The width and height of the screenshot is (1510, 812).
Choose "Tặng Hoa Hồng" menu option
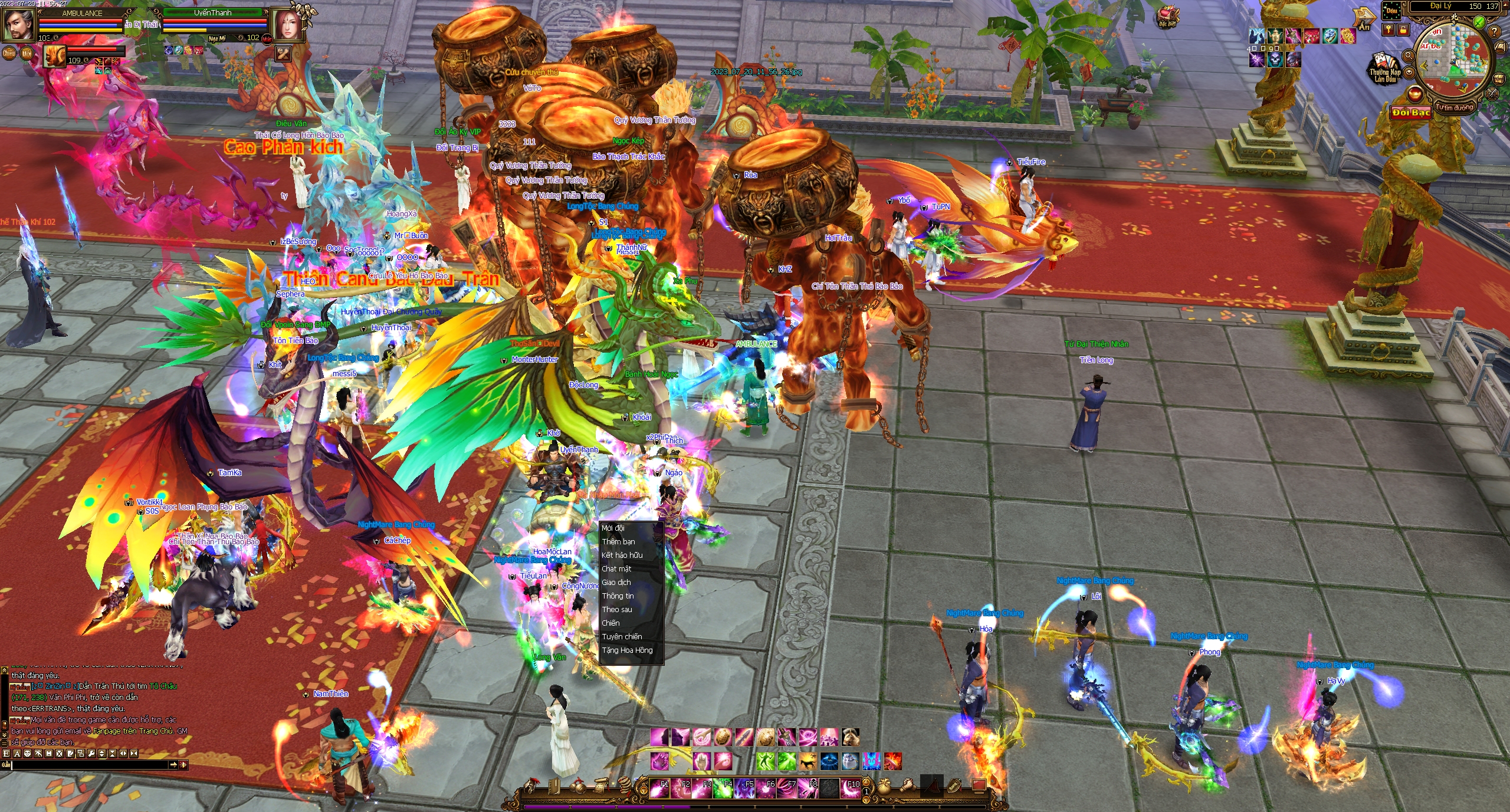[626, 650]
